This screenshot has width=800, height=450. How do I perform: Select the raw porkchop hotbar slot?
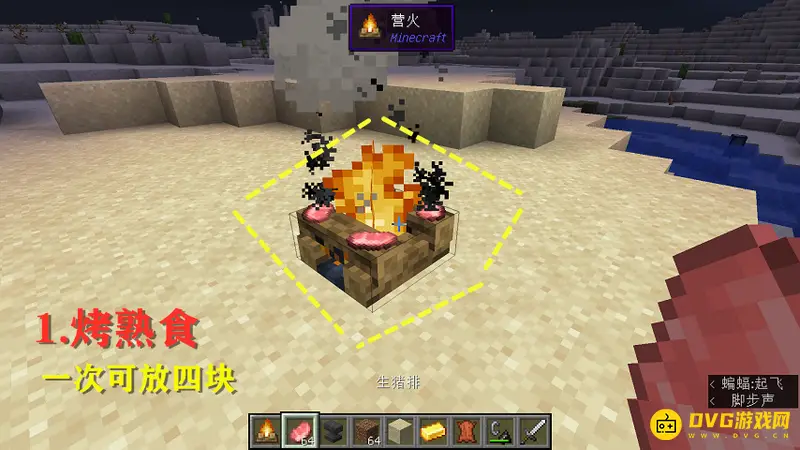[x=300, y=431]
